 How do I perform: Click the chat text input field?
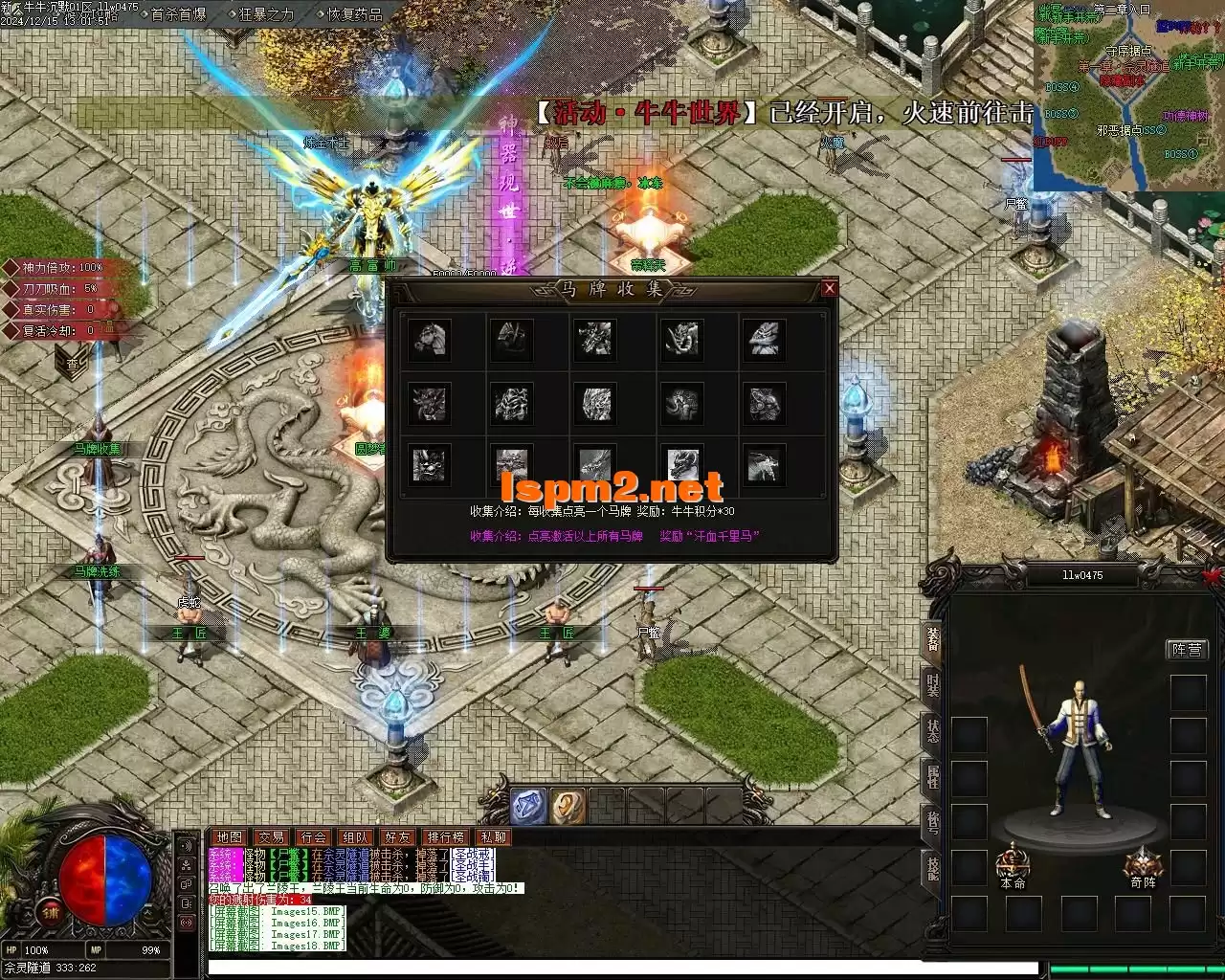tap(622, 968)
